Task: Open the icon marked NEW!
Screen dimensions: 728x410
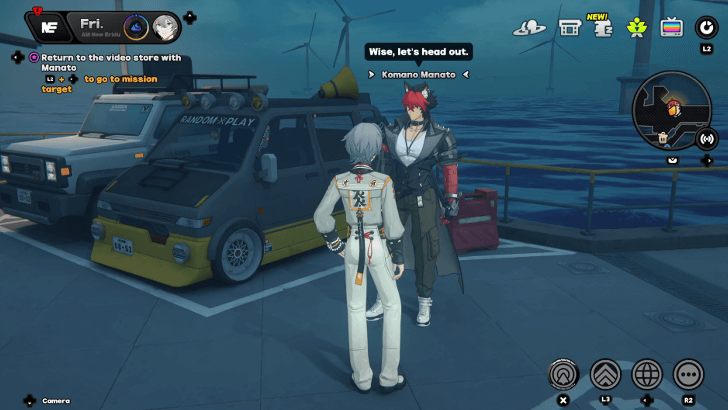Action: (x=602, y=27)
